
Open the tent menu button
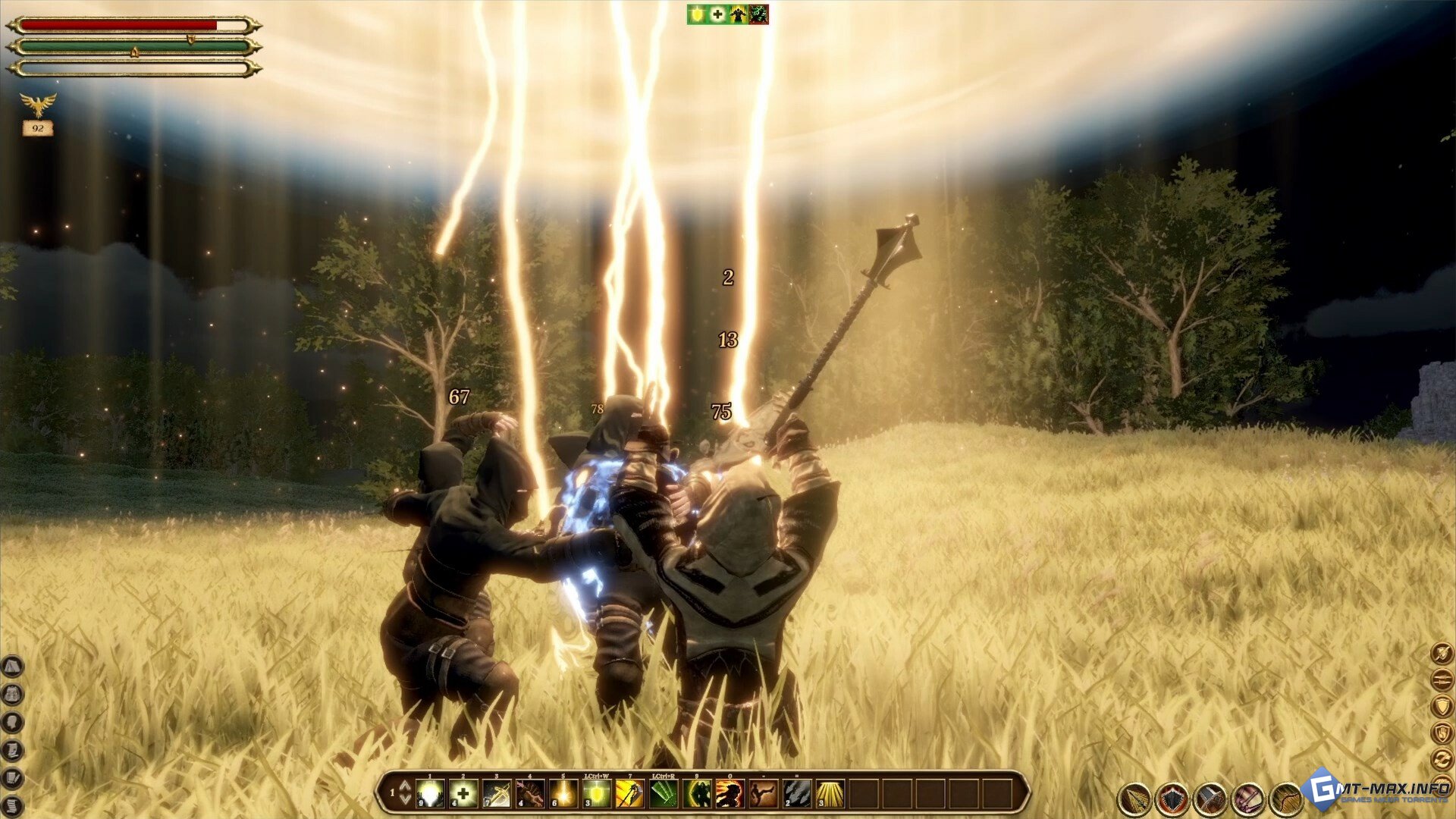click(x=13, y=667)
